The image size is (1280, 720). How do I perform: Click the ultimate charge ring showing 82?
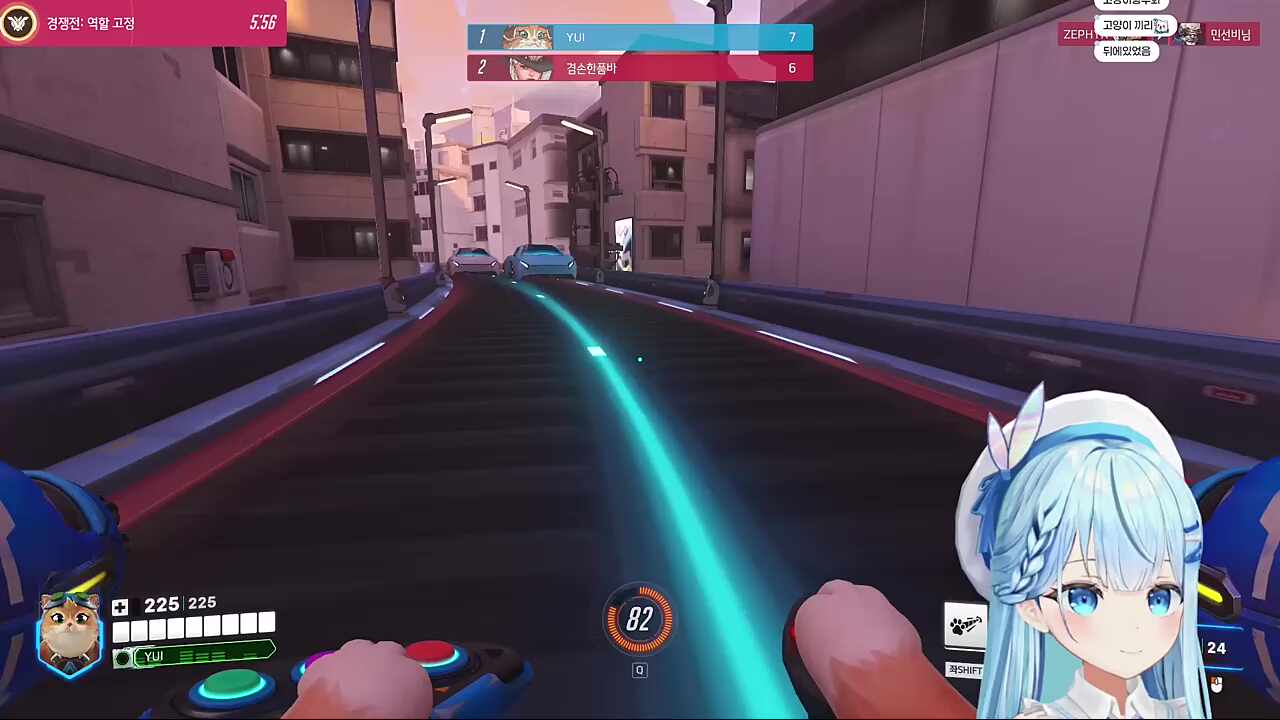(x=640, y=620)
